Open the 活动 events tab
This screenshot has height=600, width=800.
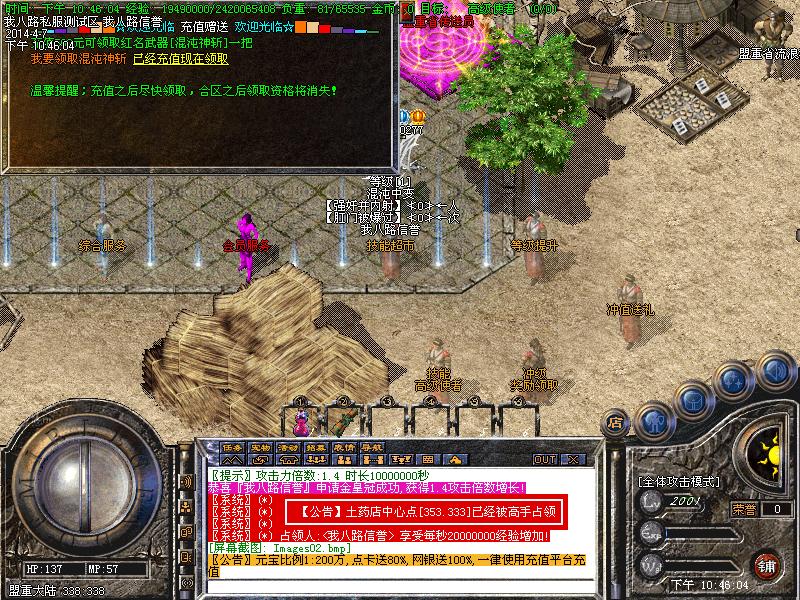point(289,447)
